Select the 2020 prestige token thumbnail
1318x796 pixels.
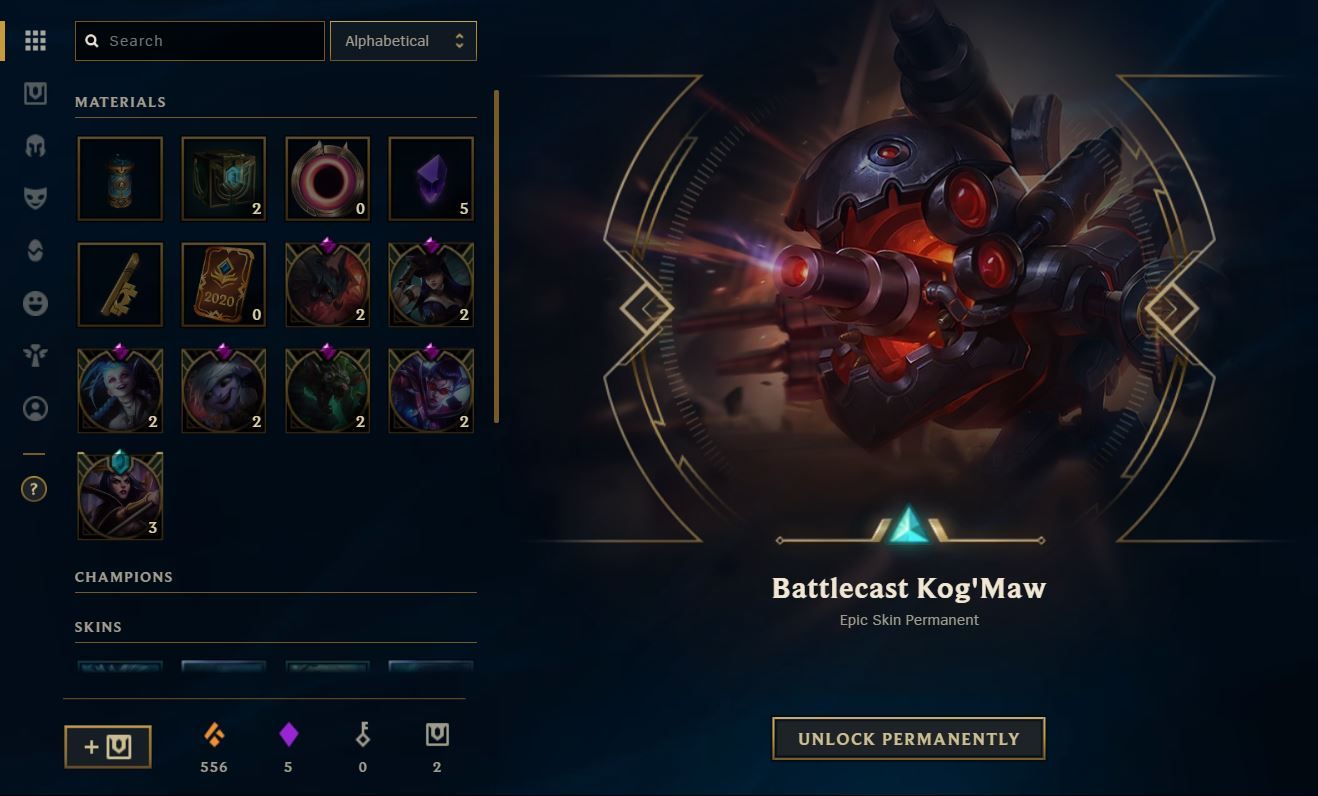(x=223, y=284)
